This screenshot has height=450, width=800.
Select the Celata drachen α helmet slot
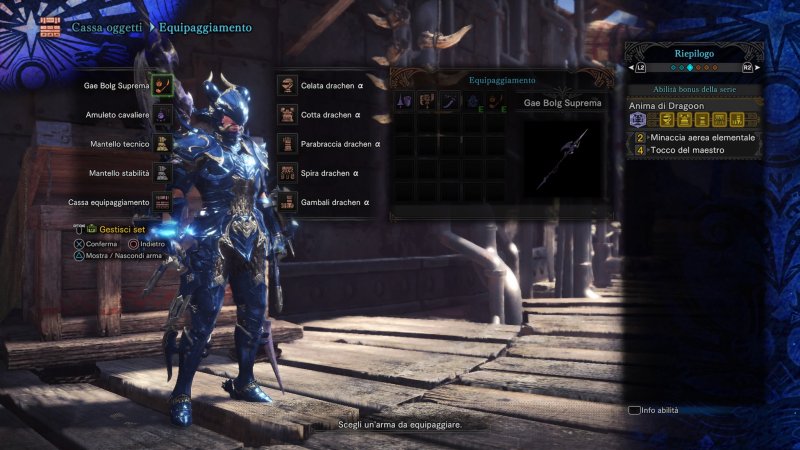[287, 86]
